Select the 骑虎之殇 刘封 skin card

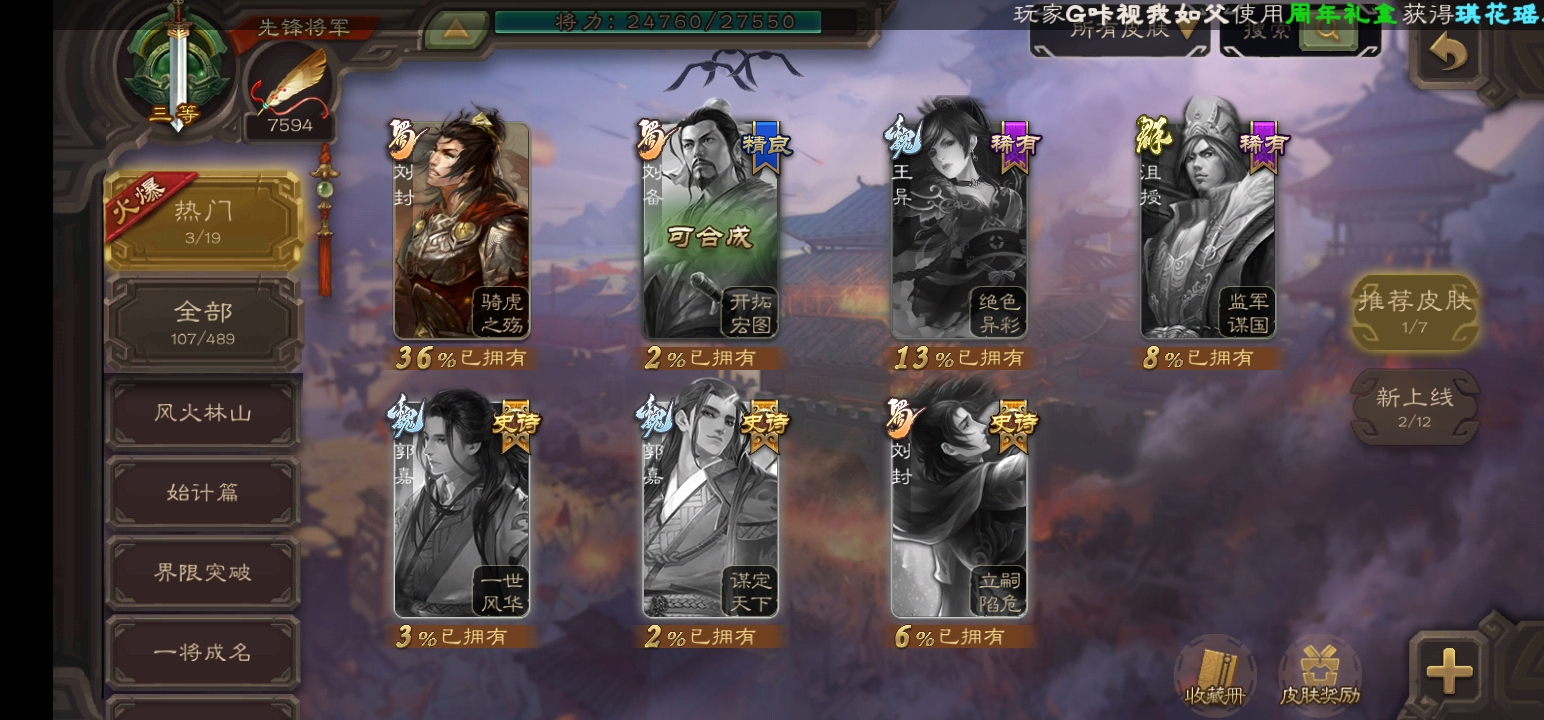tap(461, 232)
